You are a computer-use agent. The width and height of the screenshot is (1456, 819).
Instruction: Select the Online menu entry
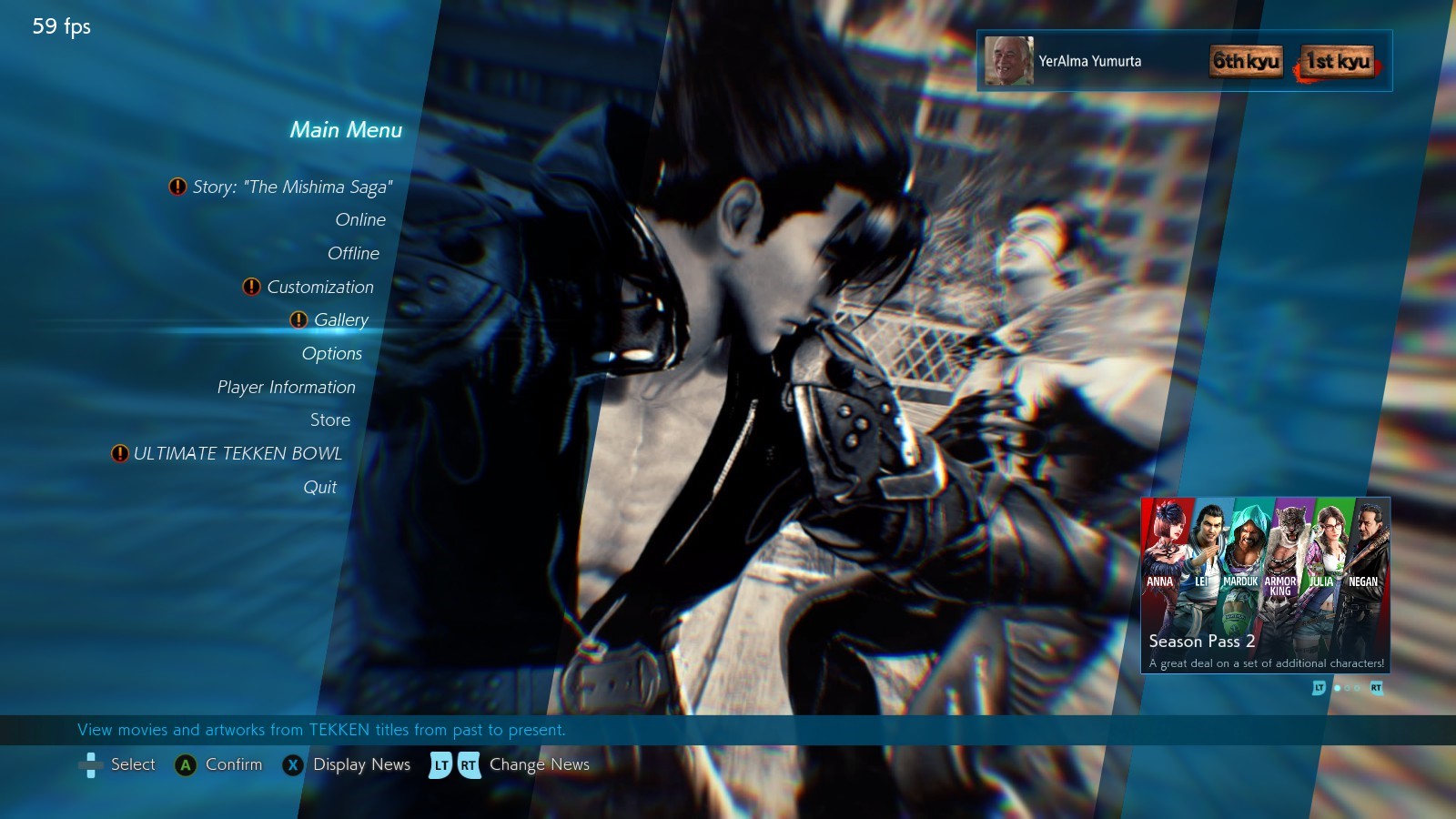(x=360, y=220)
